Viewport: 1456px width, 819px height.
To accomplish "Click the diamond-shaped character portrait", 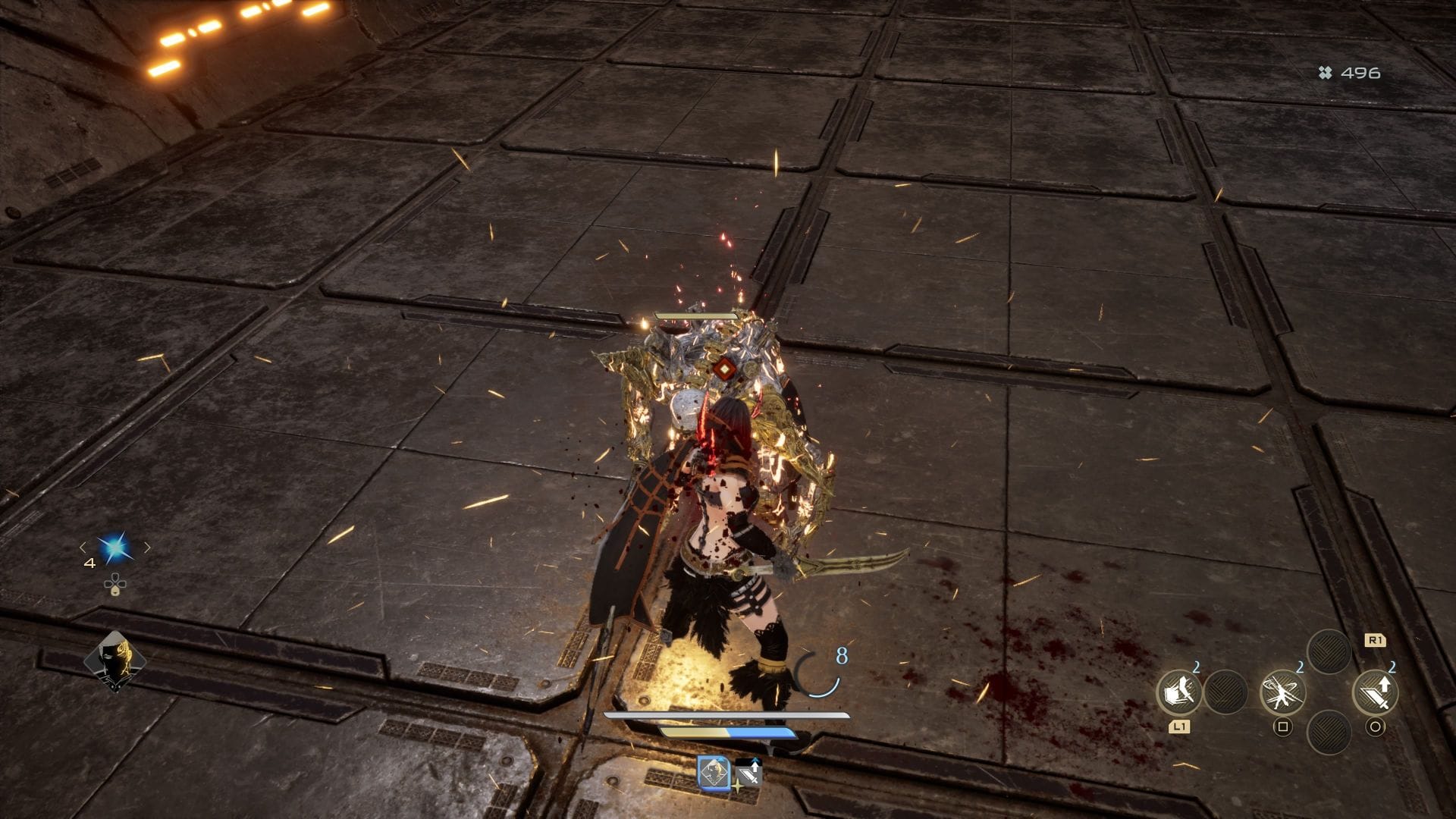I will pyautogui.click(x=115, y=661).
